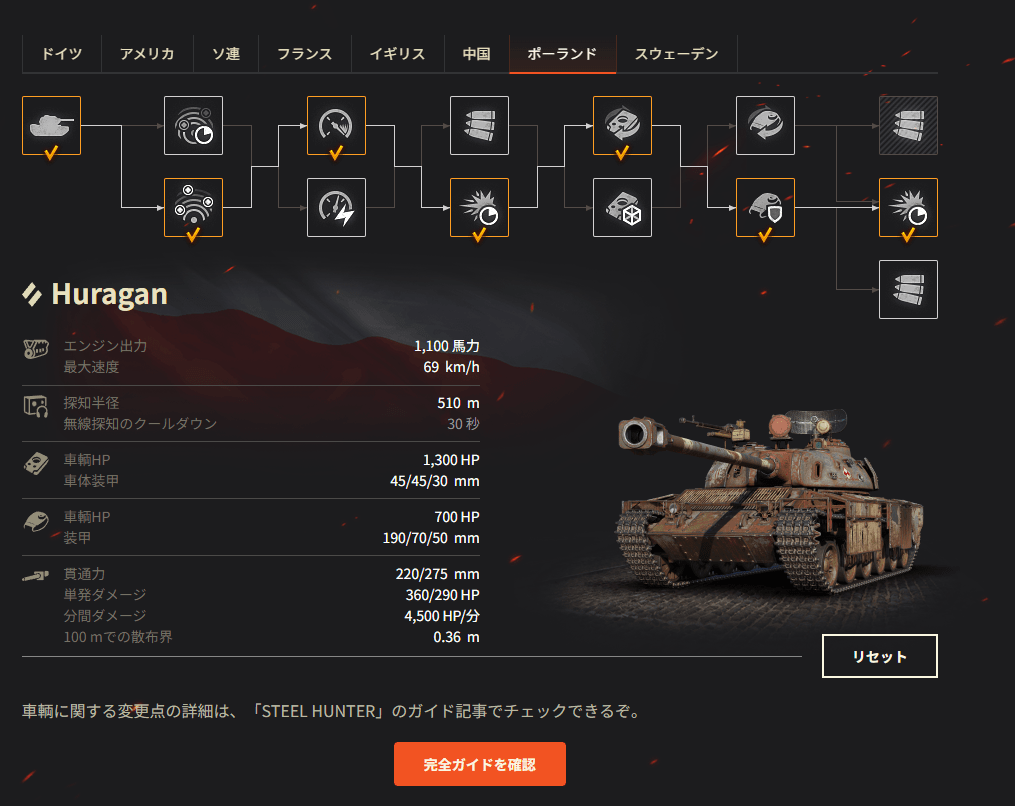Choose the radar with clock upgrade
The height and width of the screenshot is (806, 1015).
tap(194, 125)
